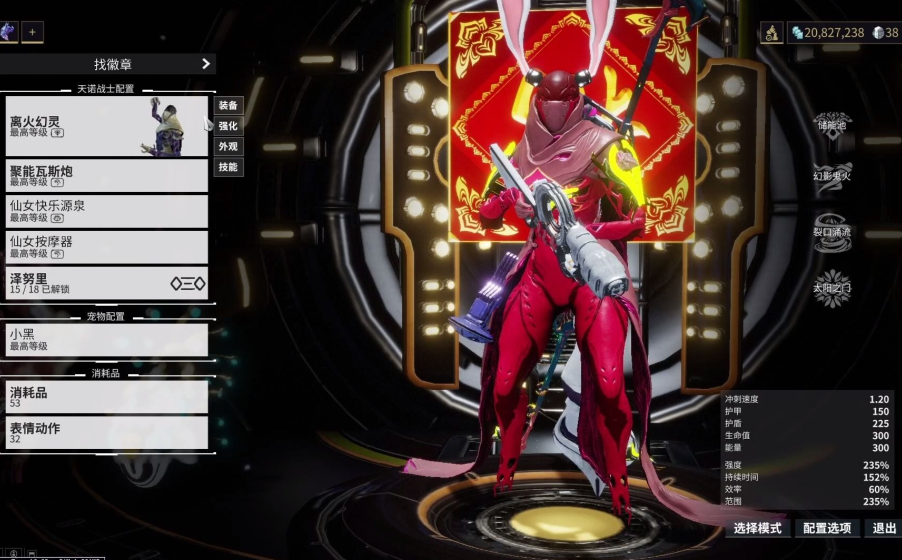Select the 聚能瓦斯炮 primary weapon slot
The image size is (902, 560).
point(106,176)
